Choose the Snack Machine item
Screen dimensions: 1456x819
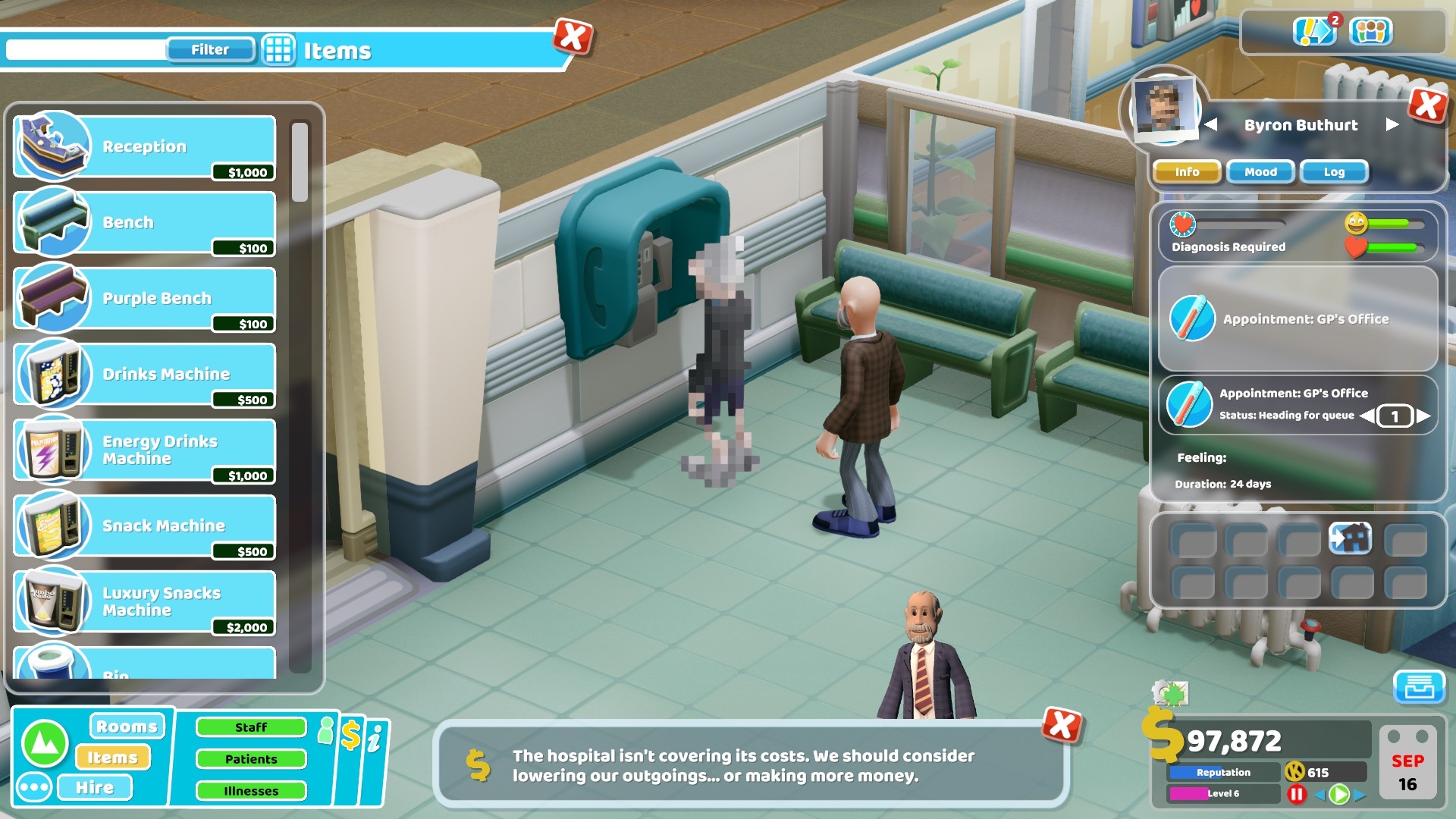coord(144,526)
